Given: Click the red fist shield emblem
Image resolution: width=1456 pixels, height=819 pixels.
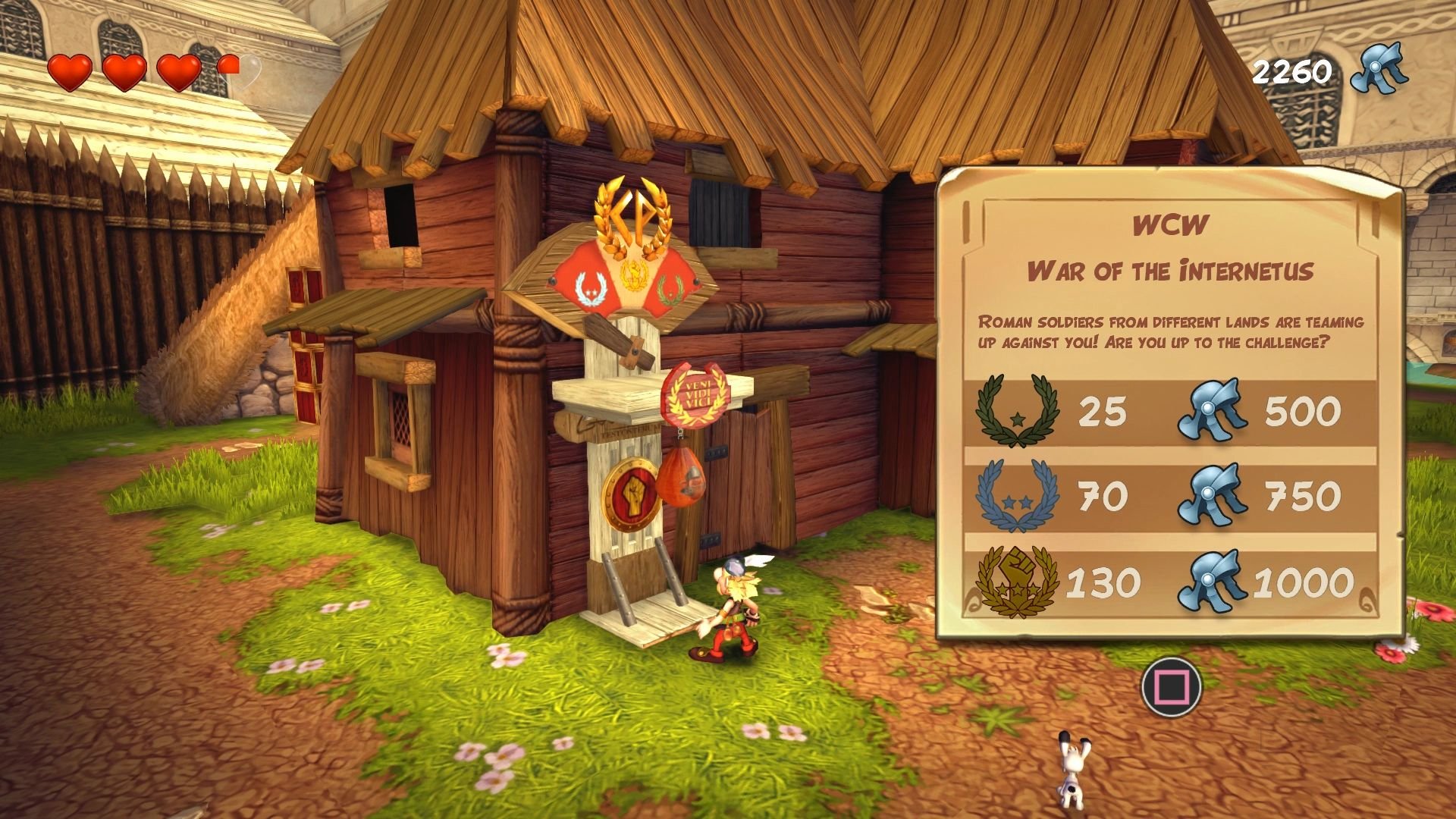Looking at the screenshot, I should click(x=632, y=493).
